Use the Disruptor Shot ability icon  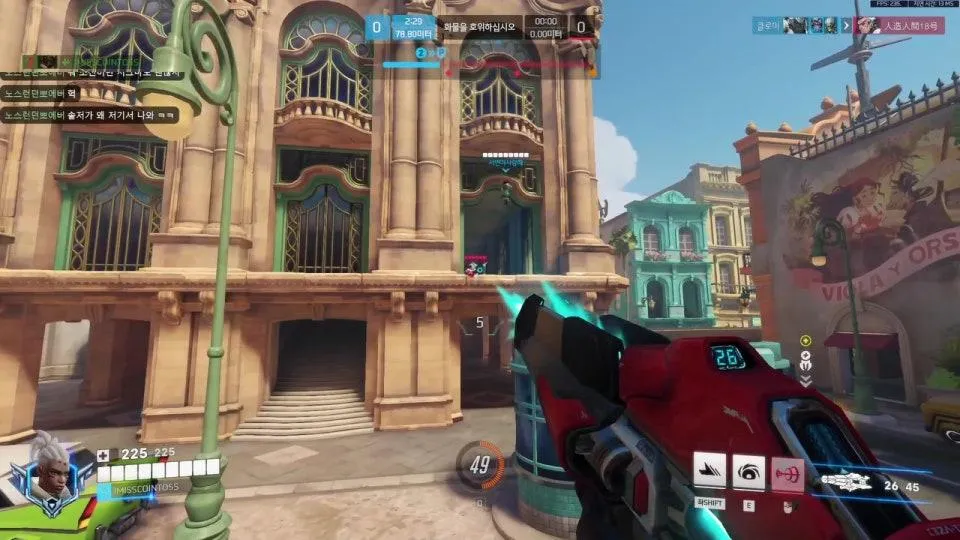pos(748,470)
